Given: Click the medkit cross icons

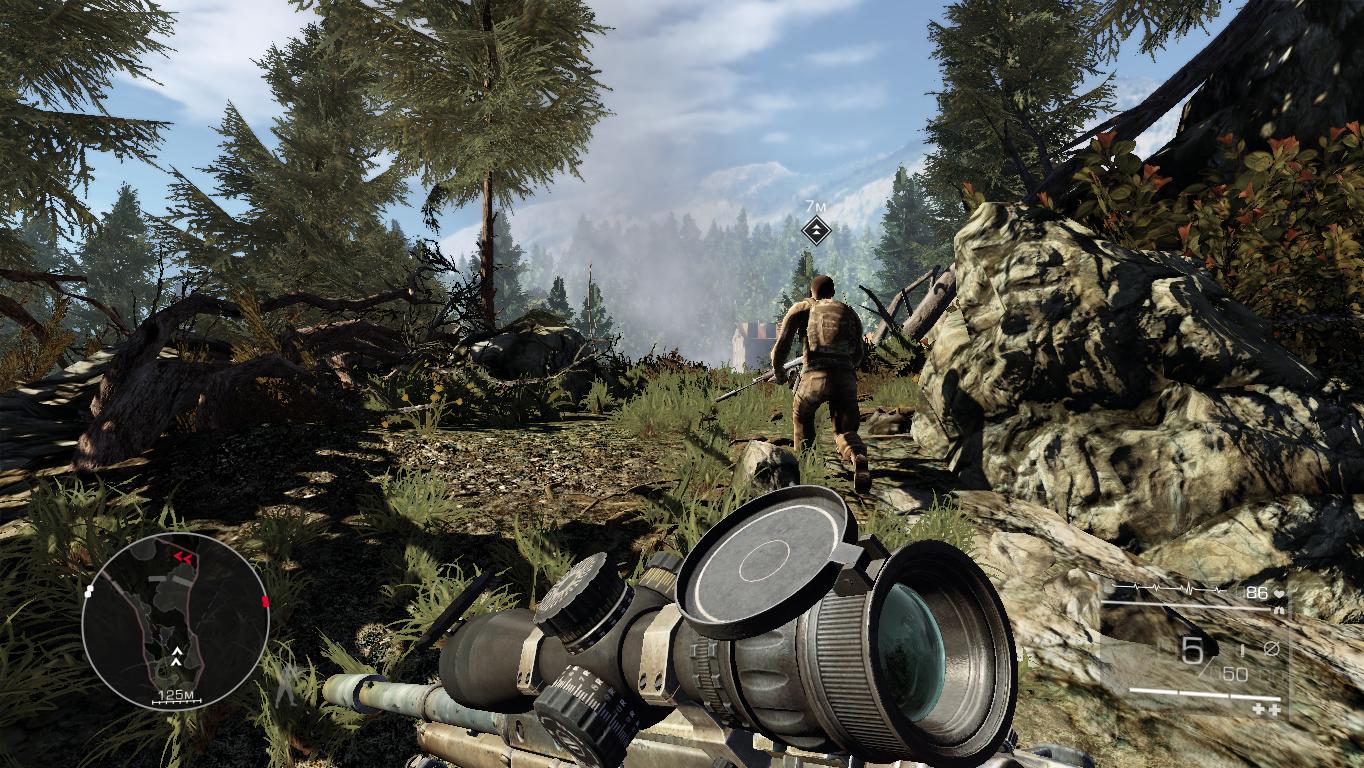Looking at the screenshot, I should click(1267, 709).
